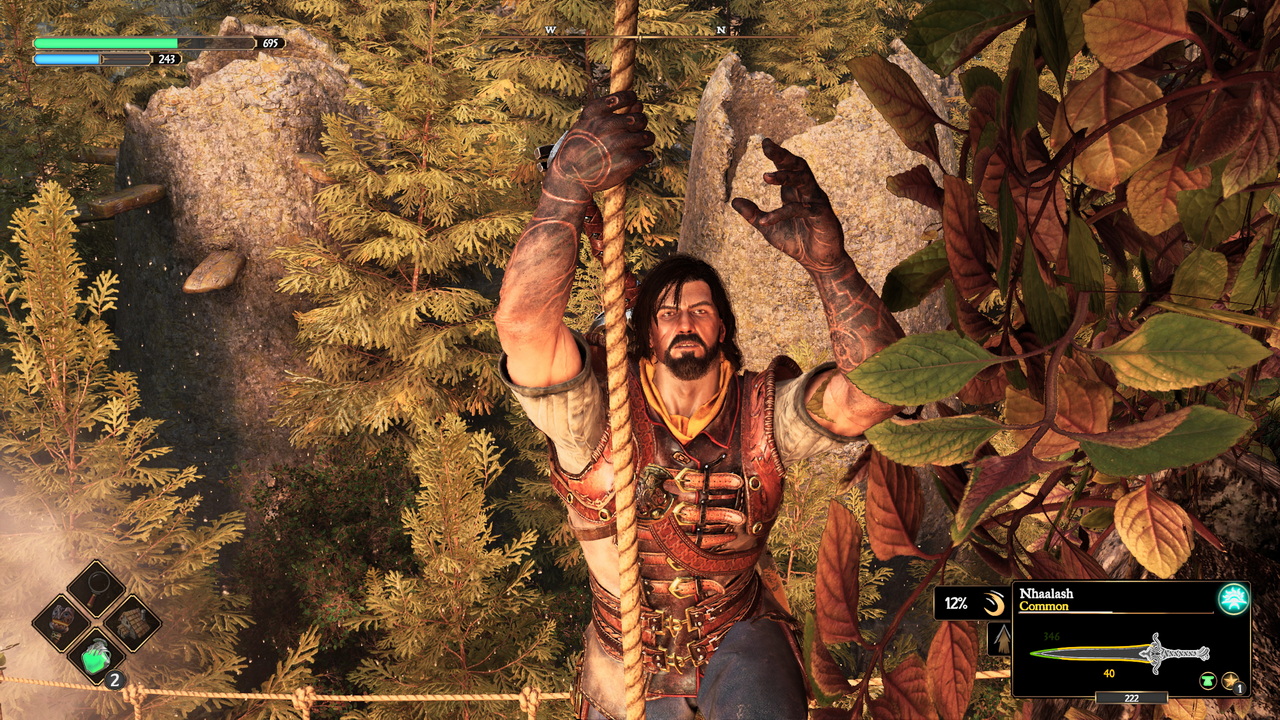Click the green anvil icon
Image resolution: width=1280 pixels, height=720 pixels.
1208,681
